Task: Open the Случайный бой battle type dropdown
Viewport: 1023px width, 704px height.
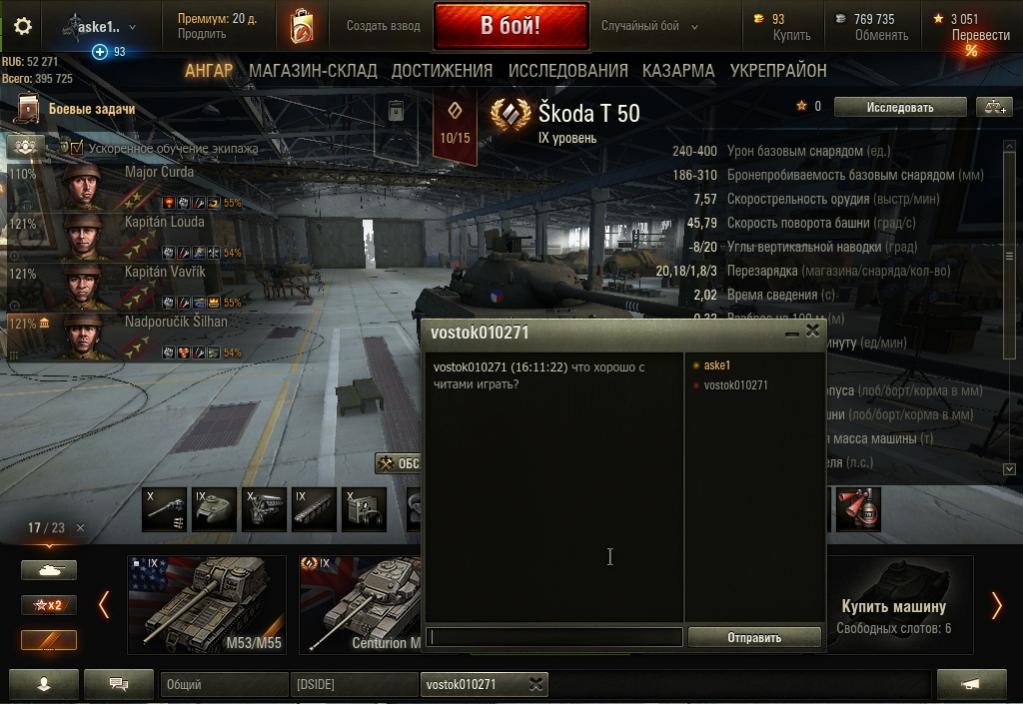Action: coord(649,26)
